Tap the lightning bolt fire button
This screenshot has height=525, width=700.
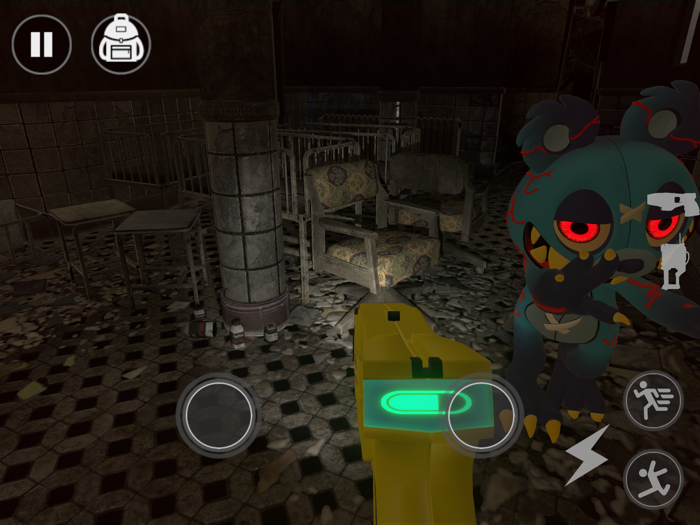pyautogui.click(x=587, y=455)
